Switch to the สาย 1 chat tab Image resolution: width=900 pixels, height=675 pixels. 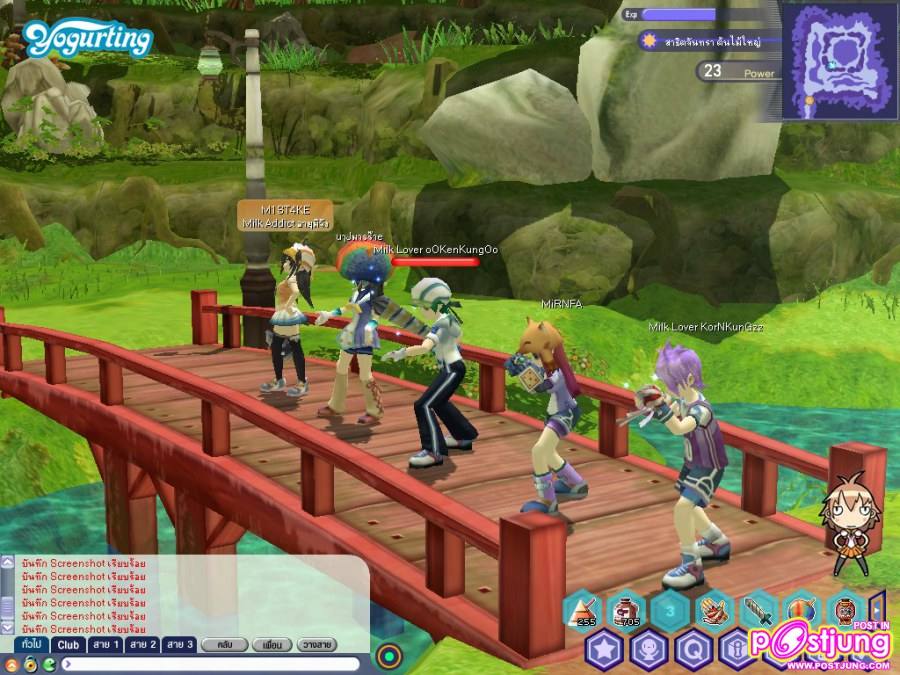point(106,644)
